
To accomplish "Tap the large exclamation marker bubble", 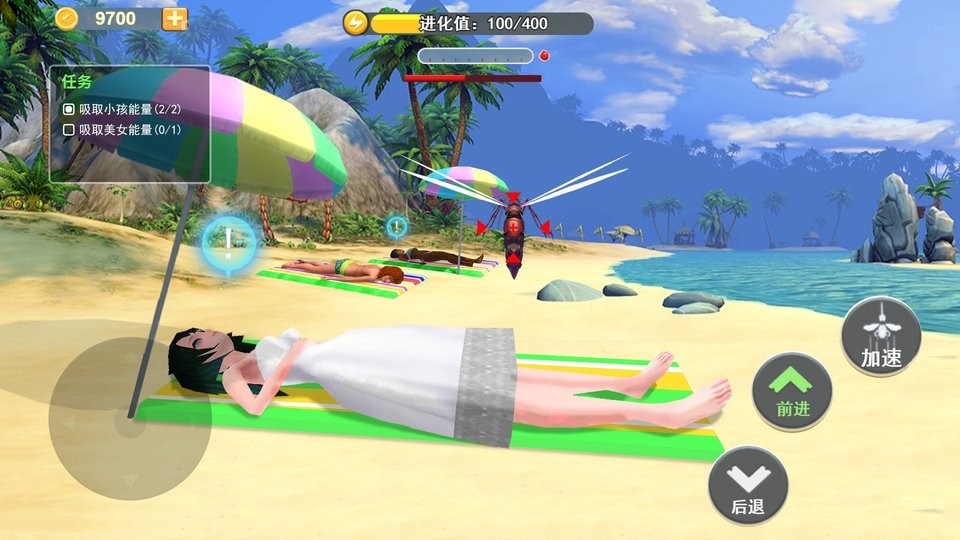I will click(x=228, y=241).
